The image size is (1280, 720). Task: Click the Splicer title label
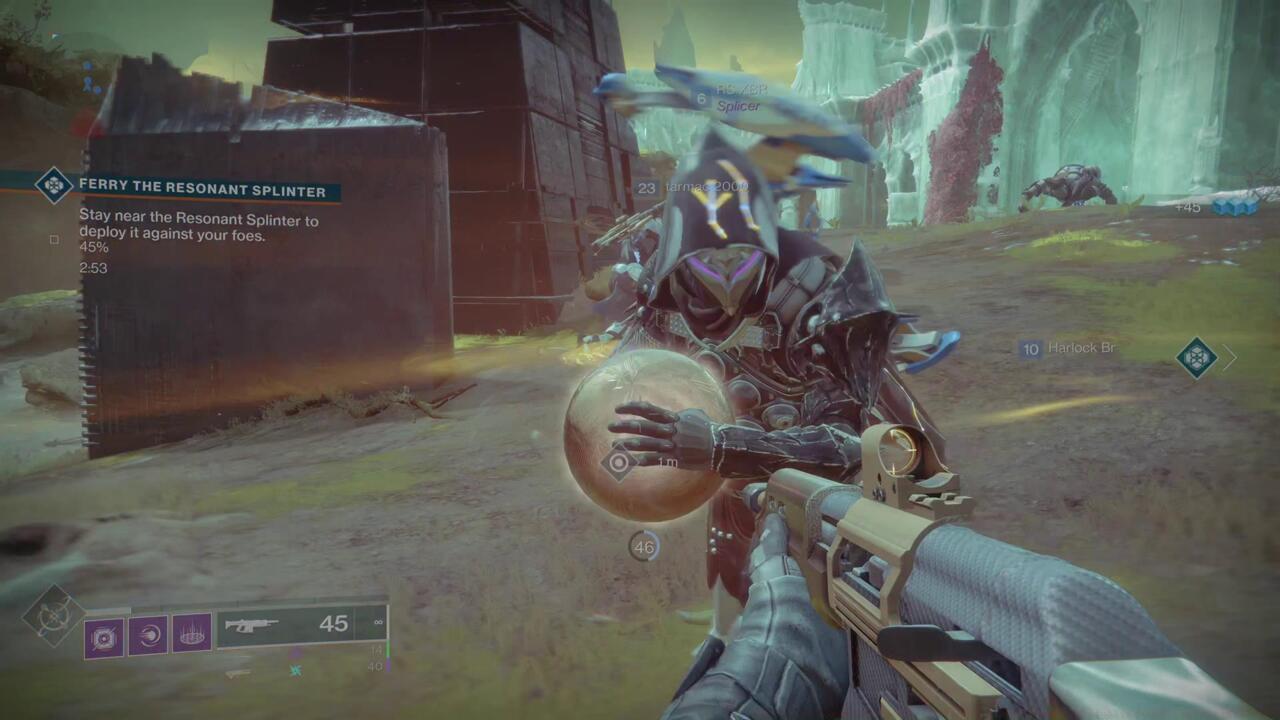coord(740,106)
